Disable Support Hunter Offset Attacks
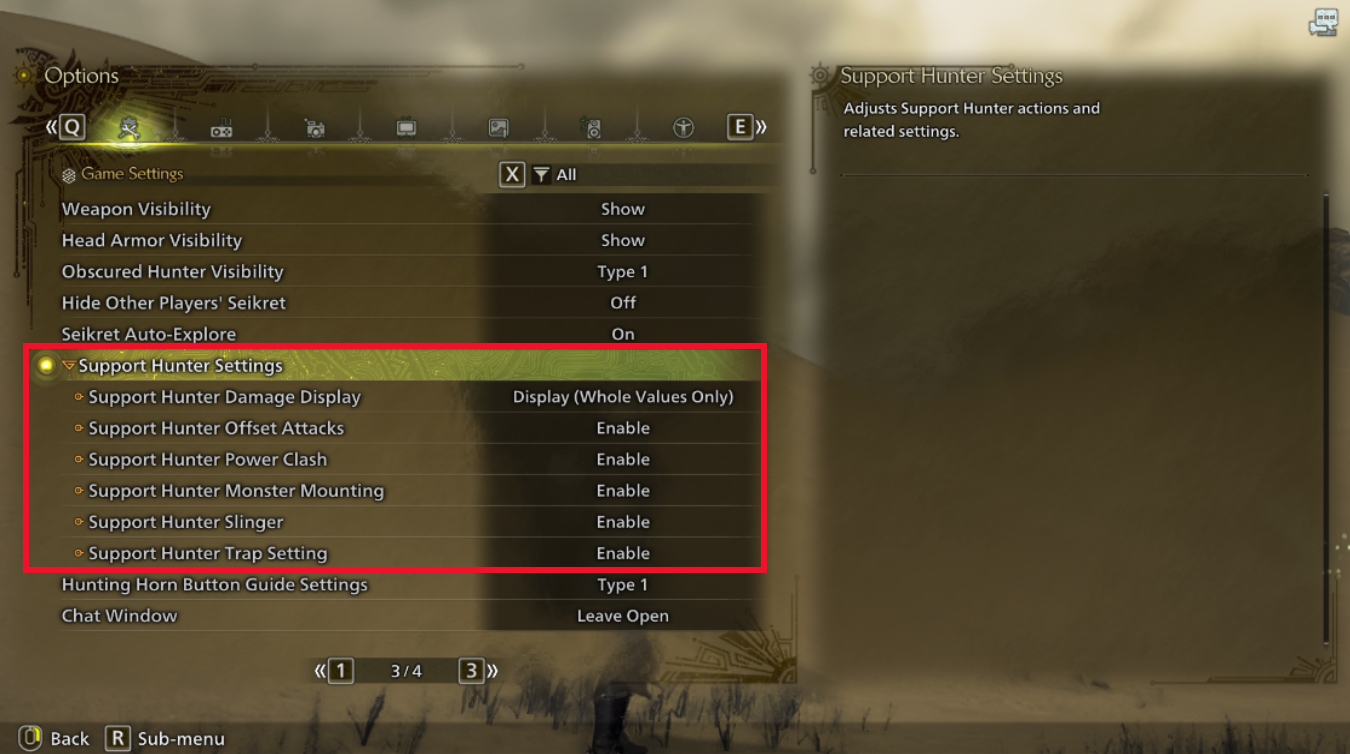 click(x=623, y=428)
